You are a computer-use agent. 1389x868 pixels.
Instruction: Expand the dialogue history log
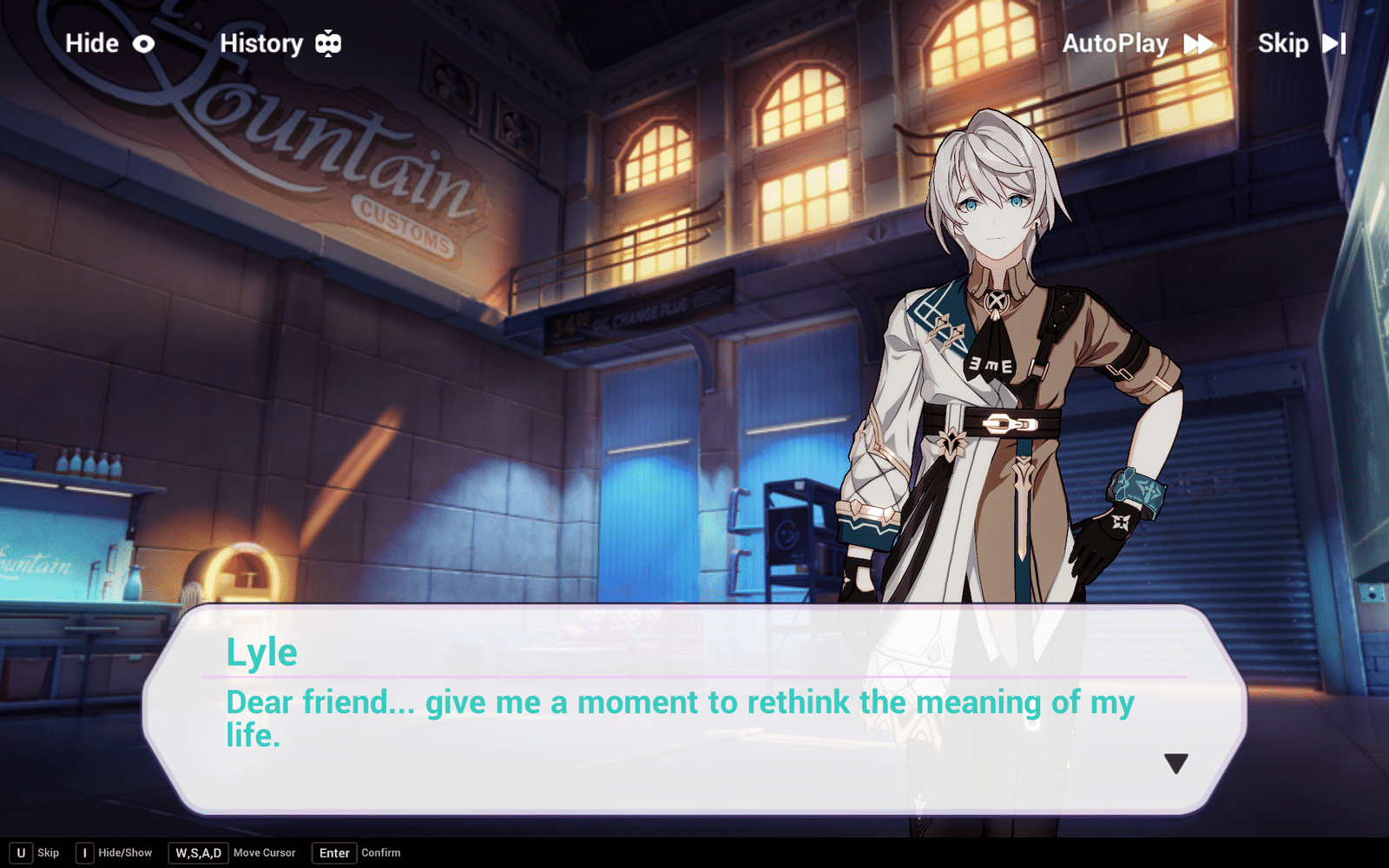[263, 43]
